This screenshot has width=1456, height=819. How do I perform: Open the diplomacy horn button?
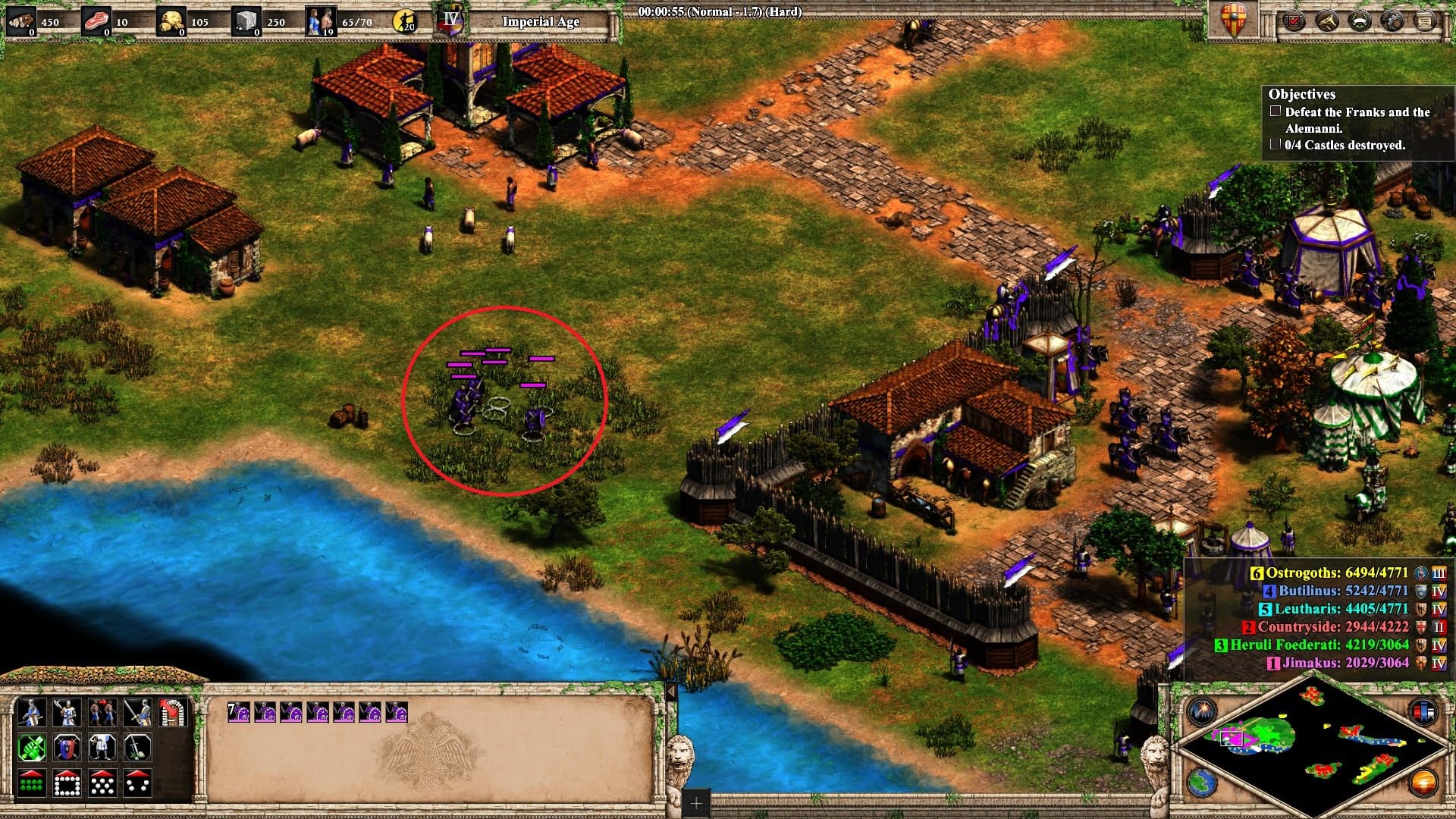1328,20
